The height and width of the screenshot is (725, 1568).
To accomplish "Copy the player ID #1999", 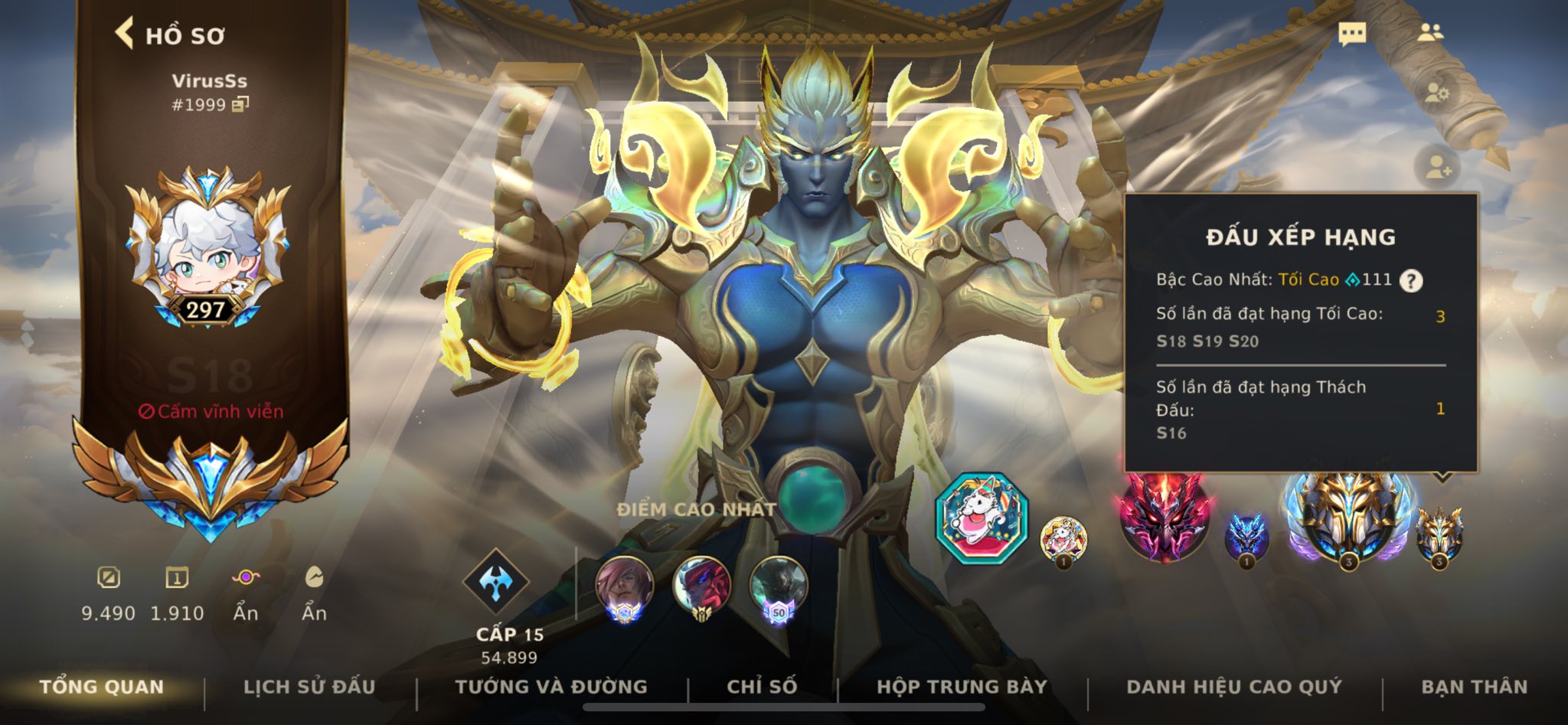I will [x=240, y=104].
